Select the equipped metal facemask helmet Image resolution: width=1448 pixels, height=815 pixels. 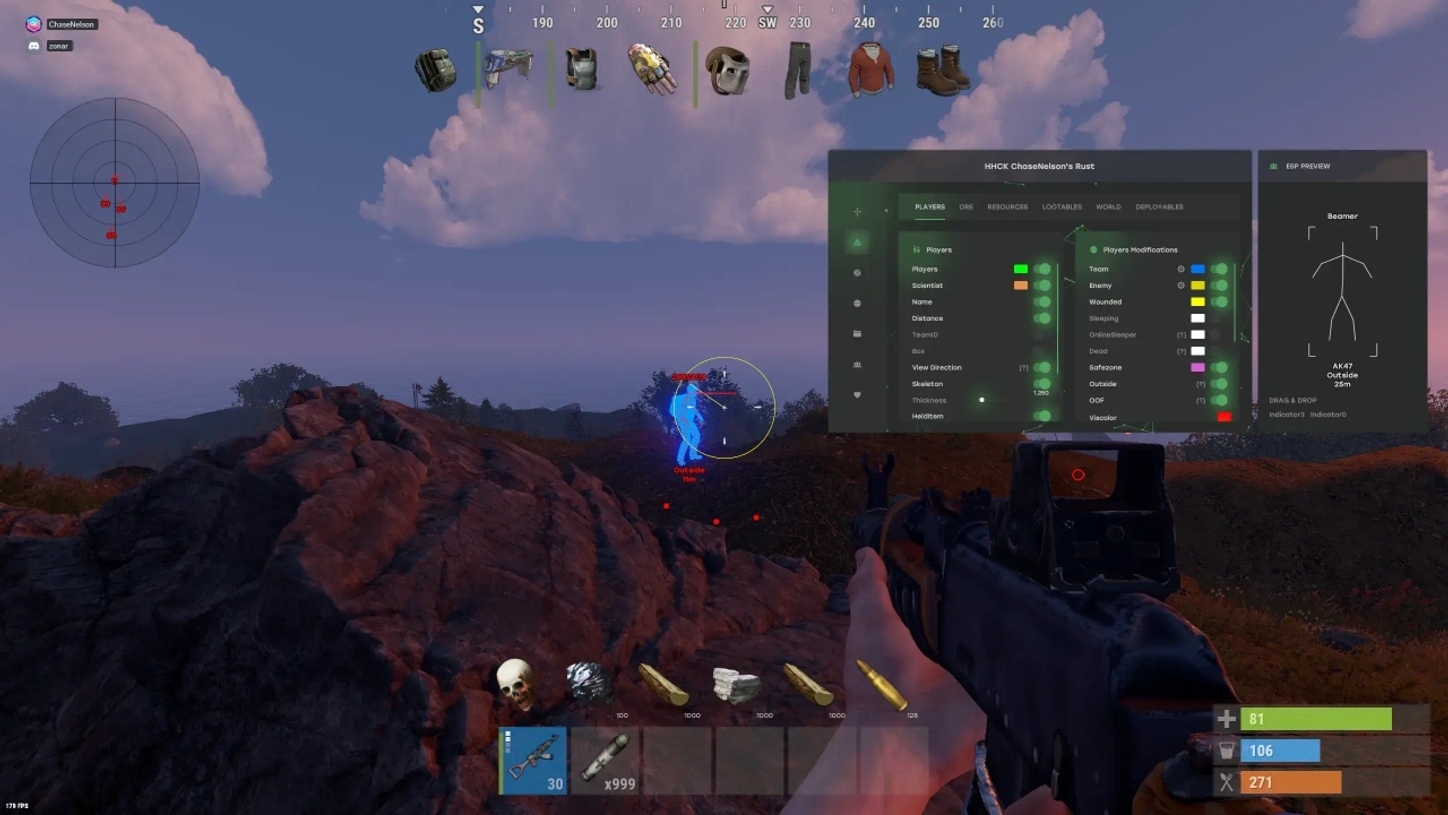[x=727, y=71]
